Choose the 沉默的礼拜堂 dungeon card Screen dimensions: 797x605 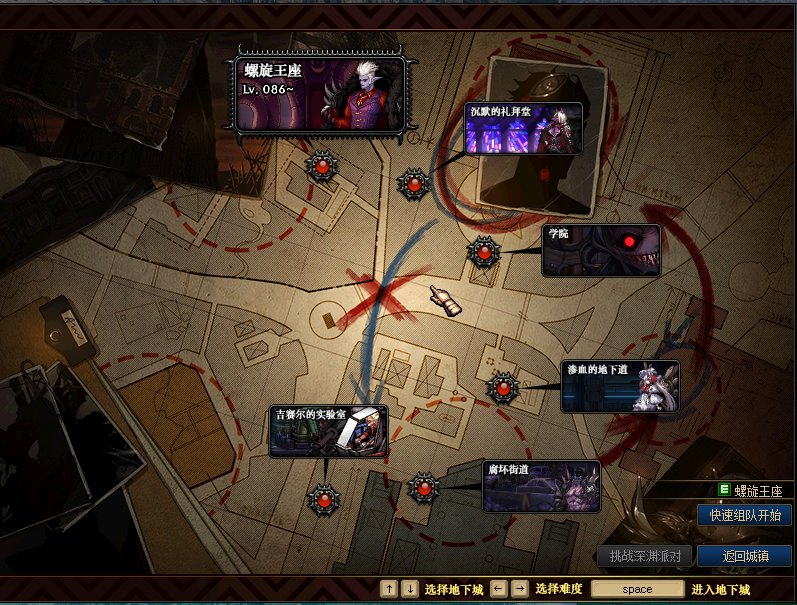(523, 127)
